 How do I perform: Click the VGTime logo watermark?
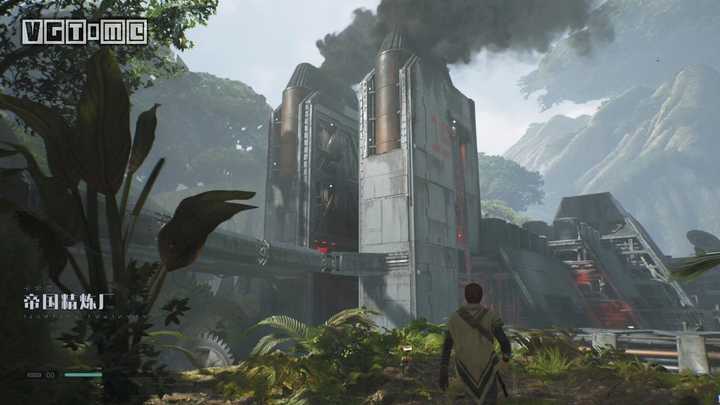tap(84, 31)
